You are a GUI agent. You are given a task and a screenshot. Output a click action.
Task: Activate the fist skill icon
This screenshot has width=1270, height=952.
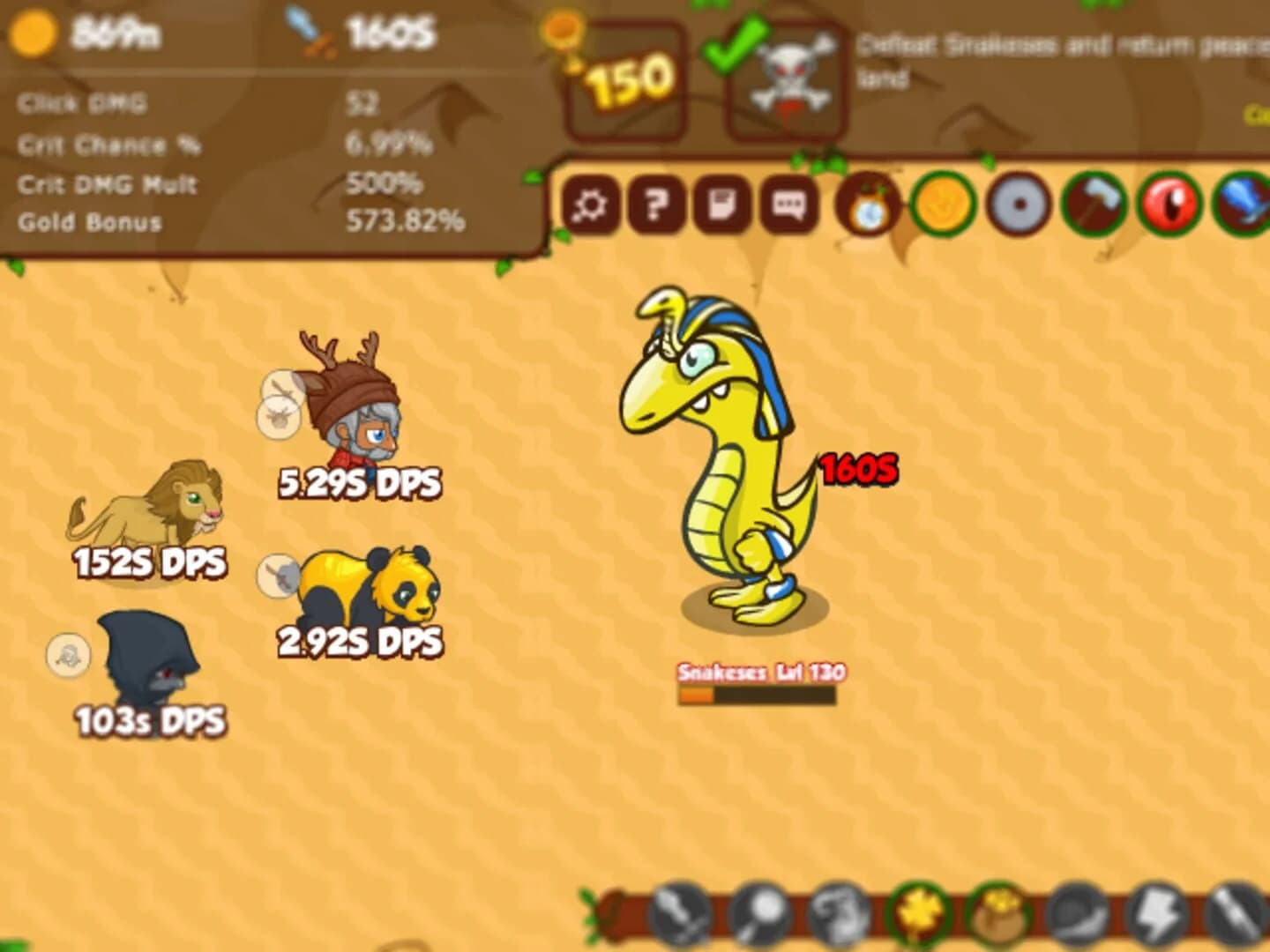point(836,919)
